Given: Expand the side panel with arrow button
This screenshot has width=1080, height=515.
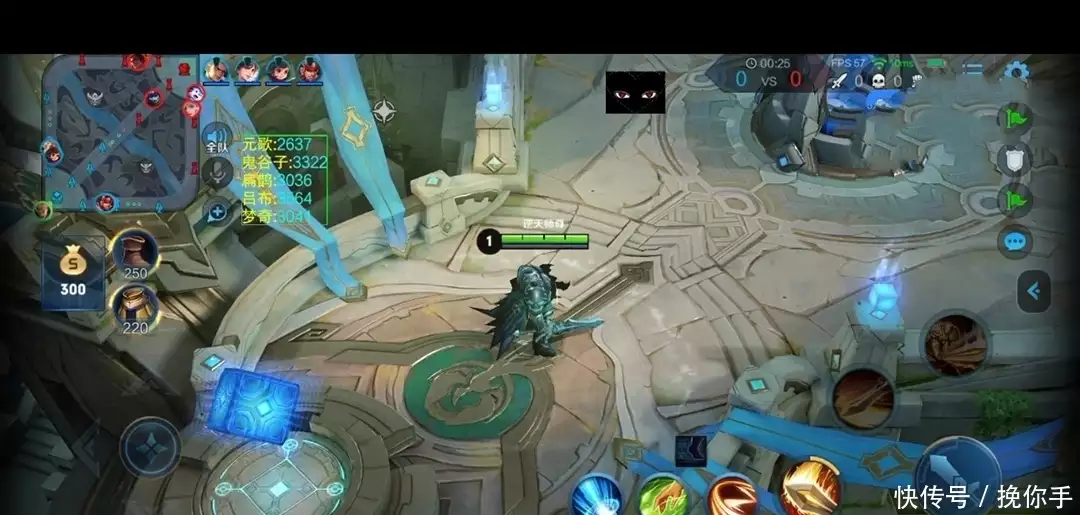Looking at the screenshot, I should click(1033, 291).
